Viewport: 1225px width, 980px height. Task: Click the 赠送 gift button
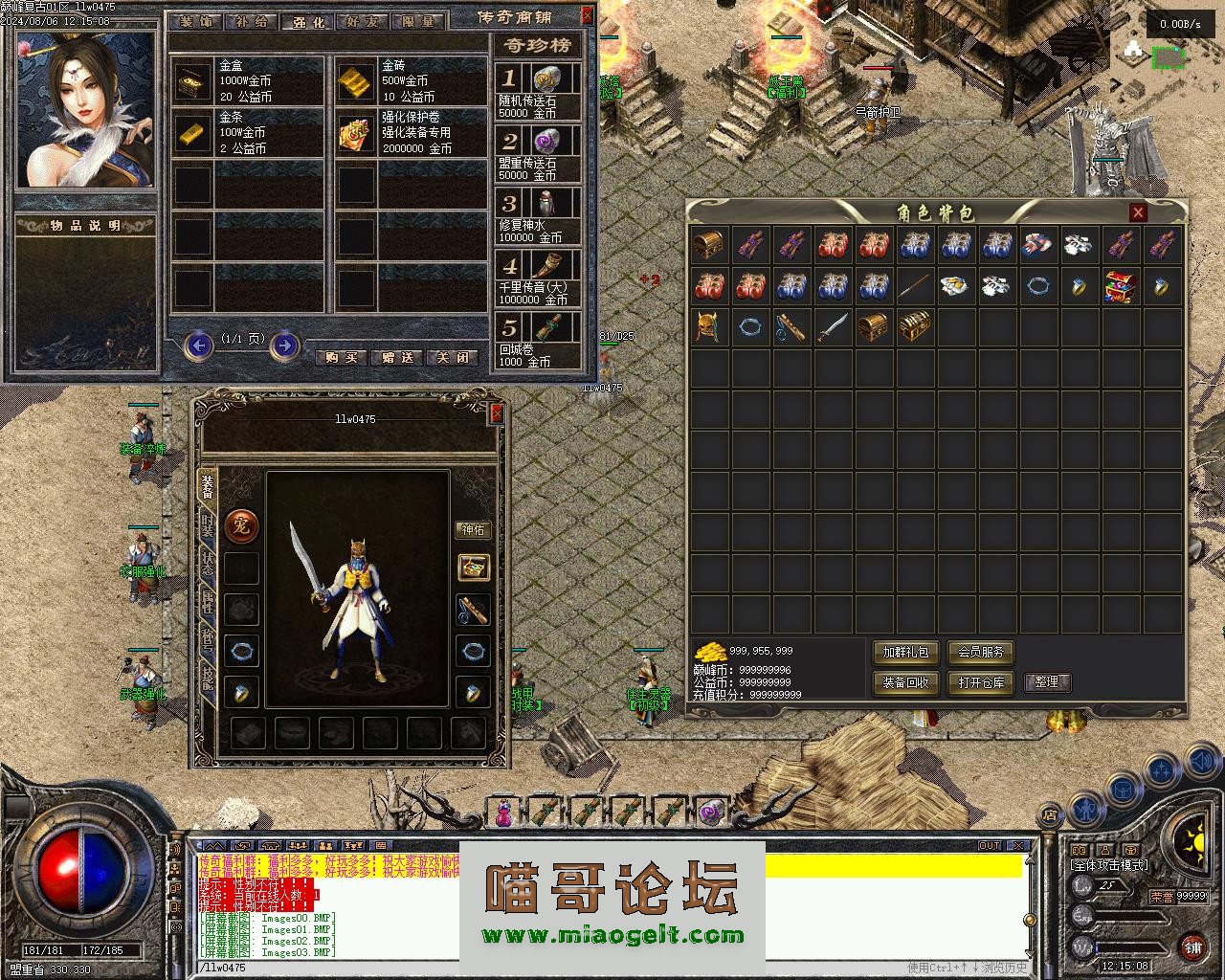[397, 357]
